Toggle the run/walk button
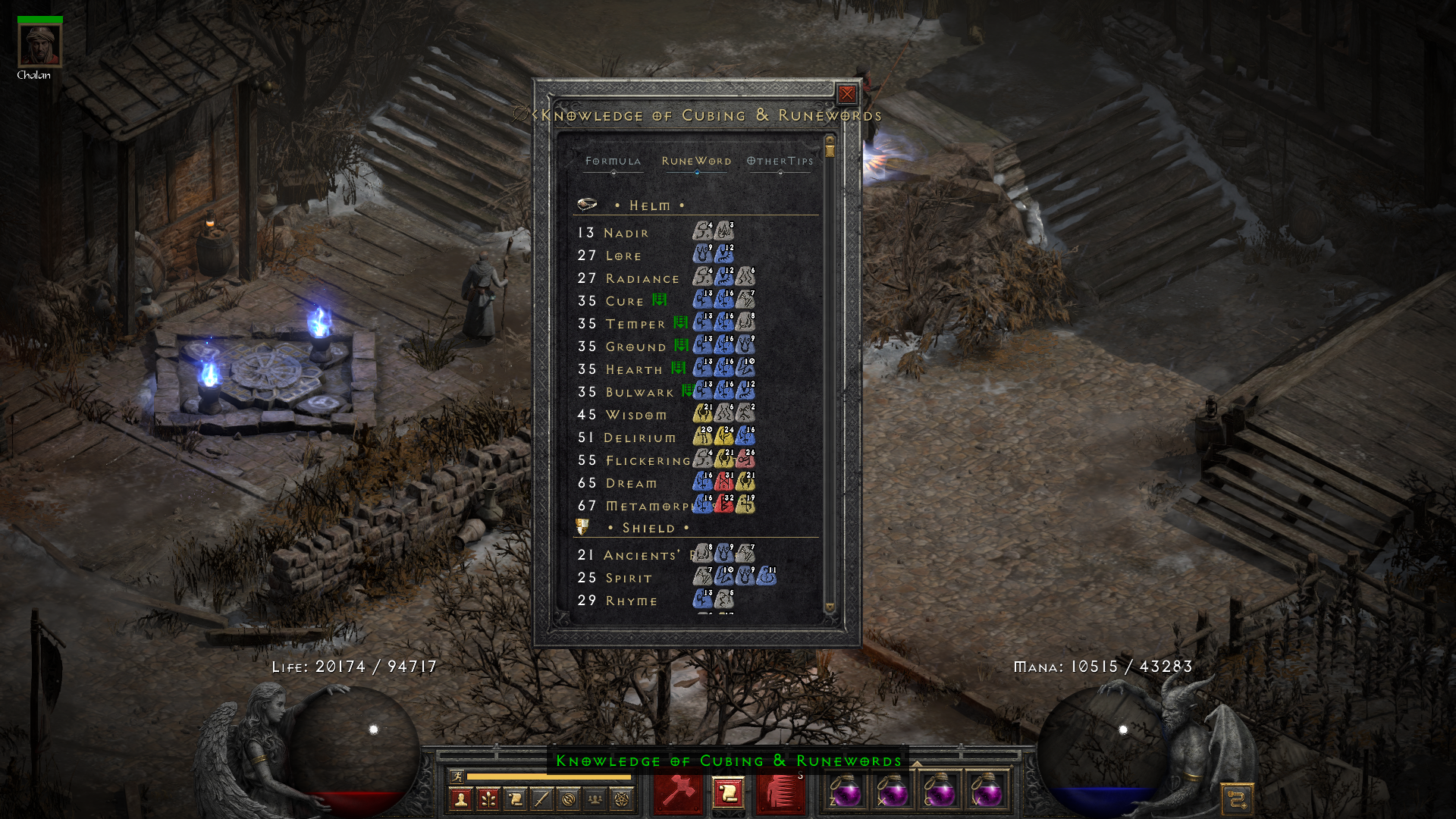1456x819 pixels. coord(457,776)
